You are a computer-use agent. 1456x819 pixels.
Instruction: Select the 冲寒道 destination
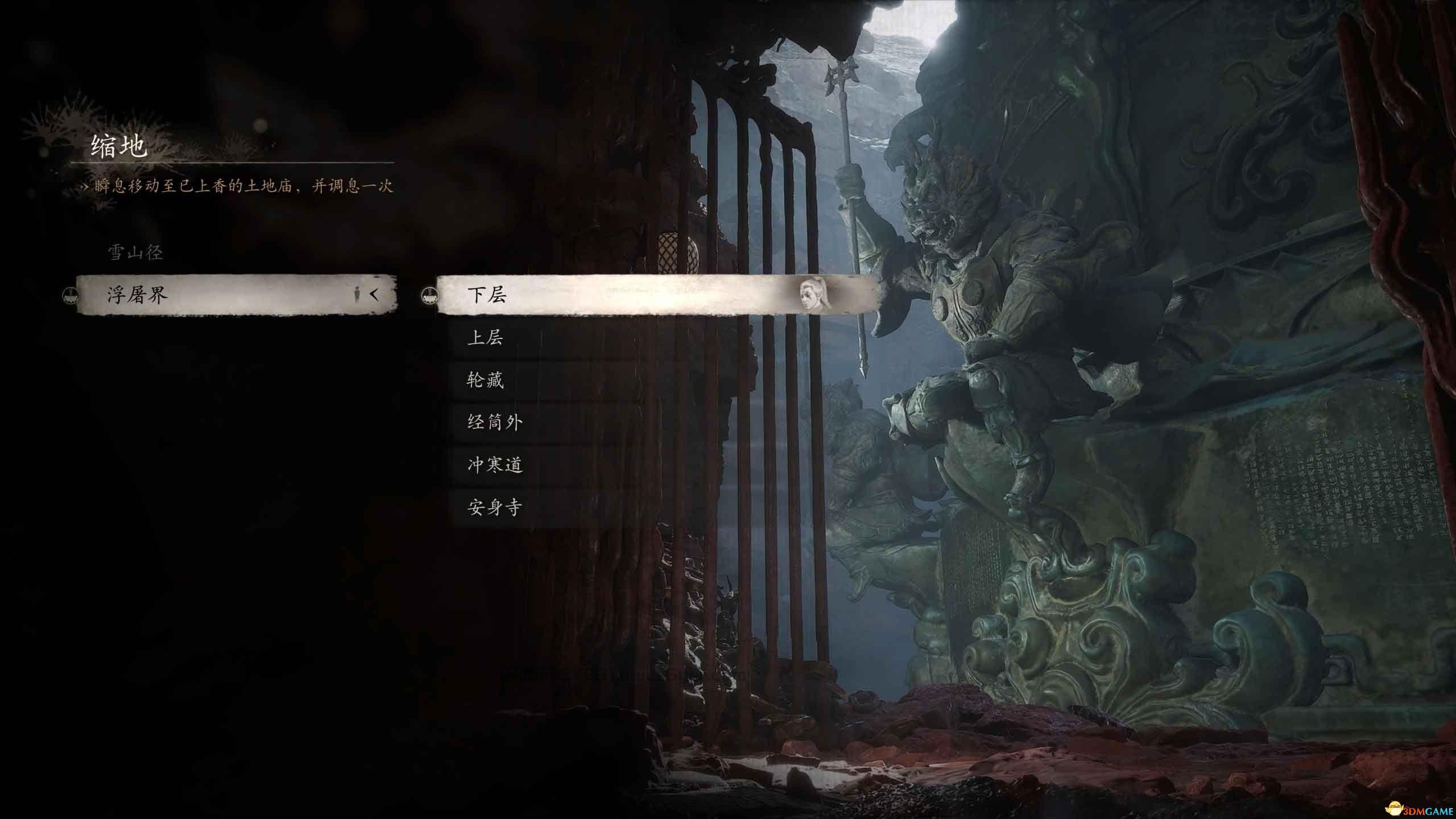click(497, 464)
